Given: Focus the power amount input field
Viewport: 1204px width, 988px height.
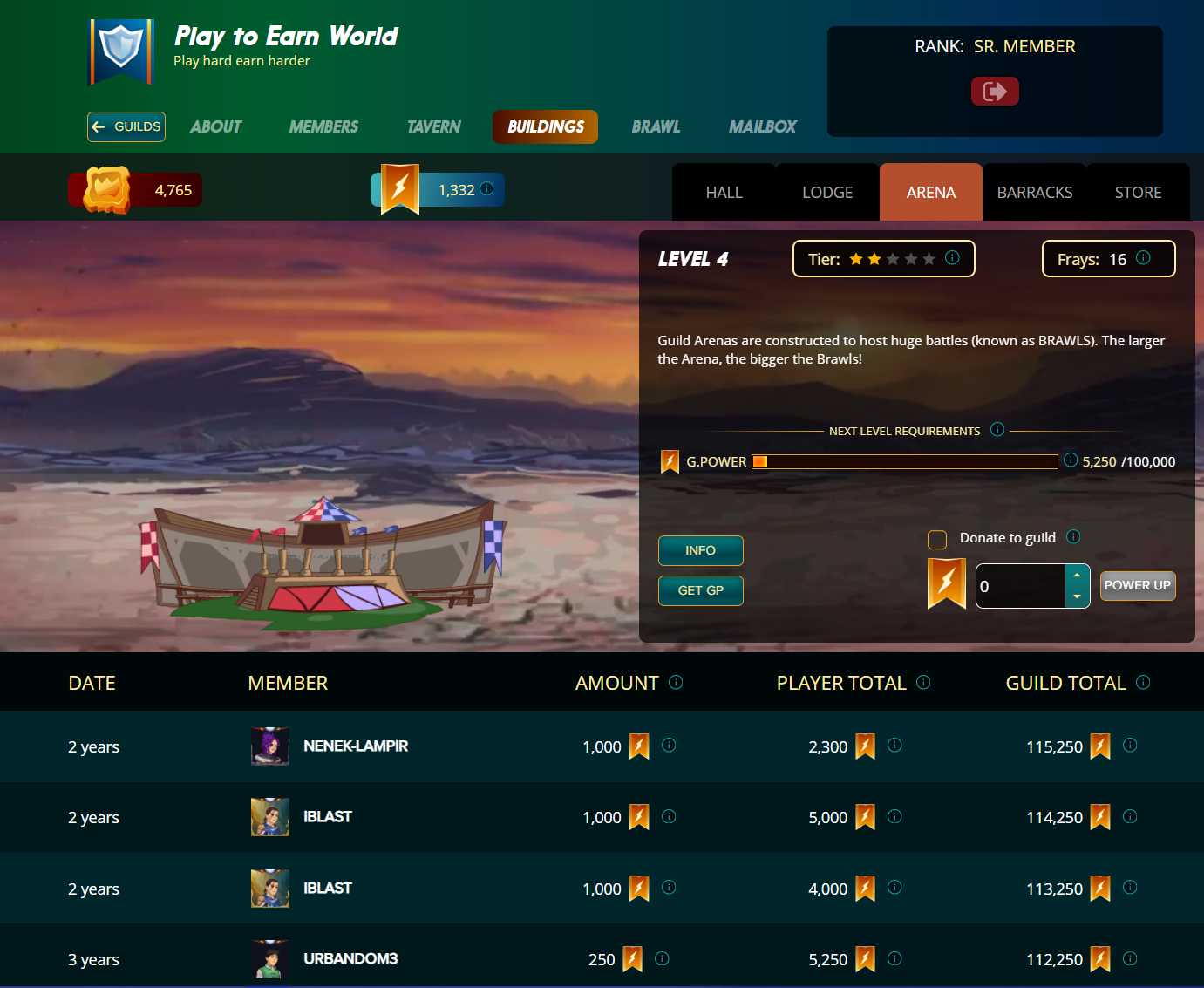Looking at the screenshot, I should (x=1020, y=586).
